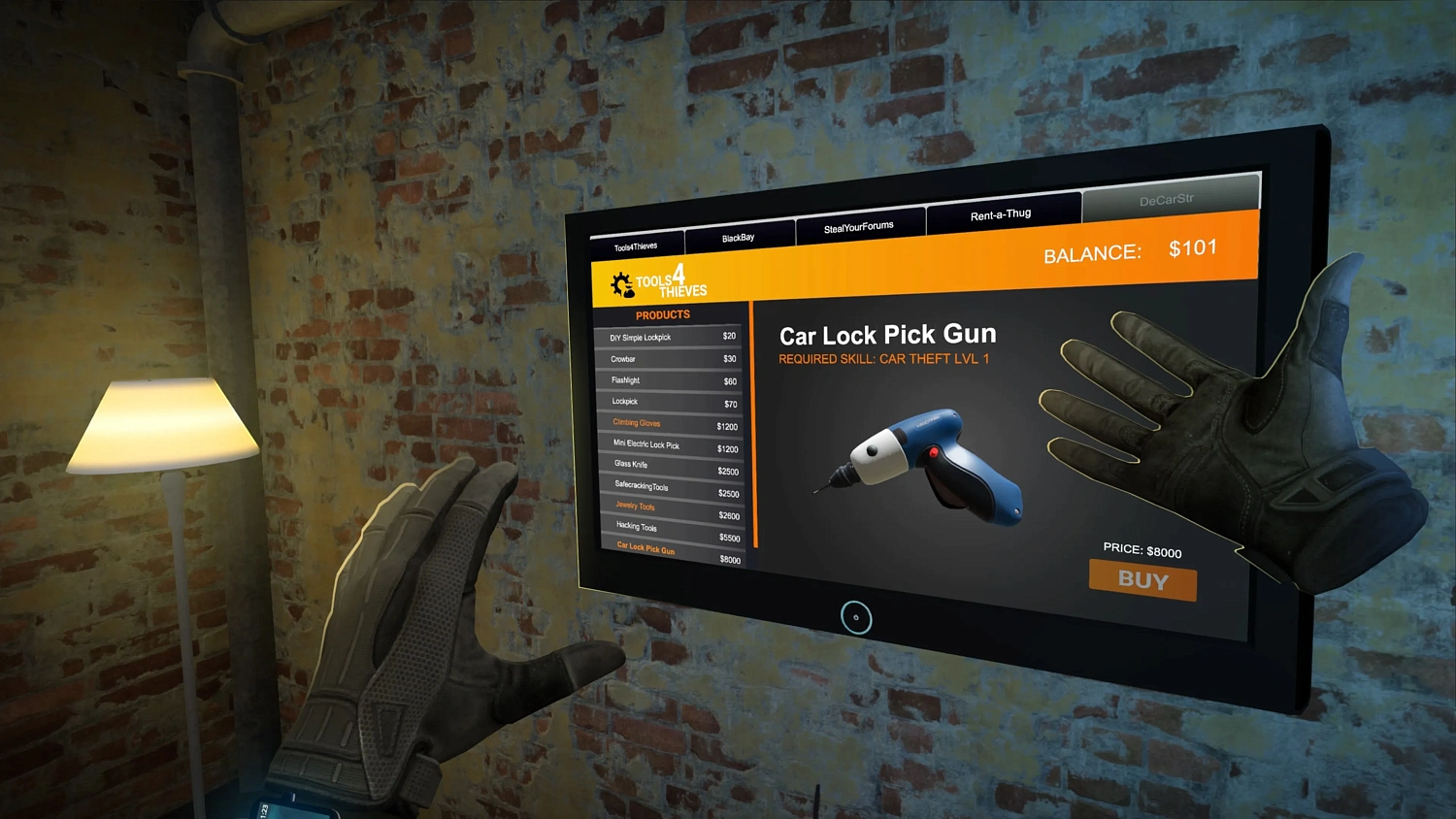1456x819 pixels.
Task: Select the Rent-a-Thug tab
Action: pyautogui.click(x=1002, y=214)
